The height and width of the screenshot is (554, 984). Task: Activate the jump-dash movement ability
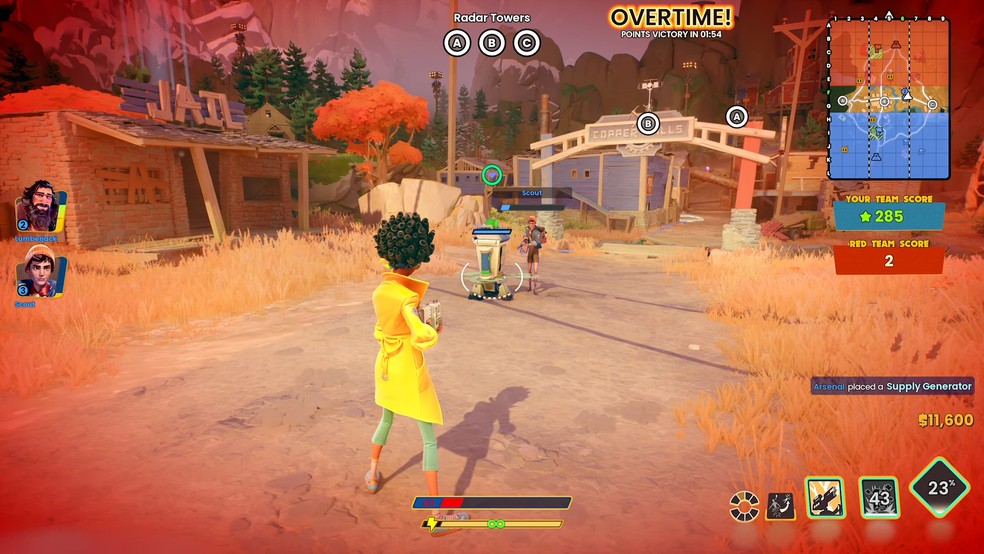(x=780, y=505)
